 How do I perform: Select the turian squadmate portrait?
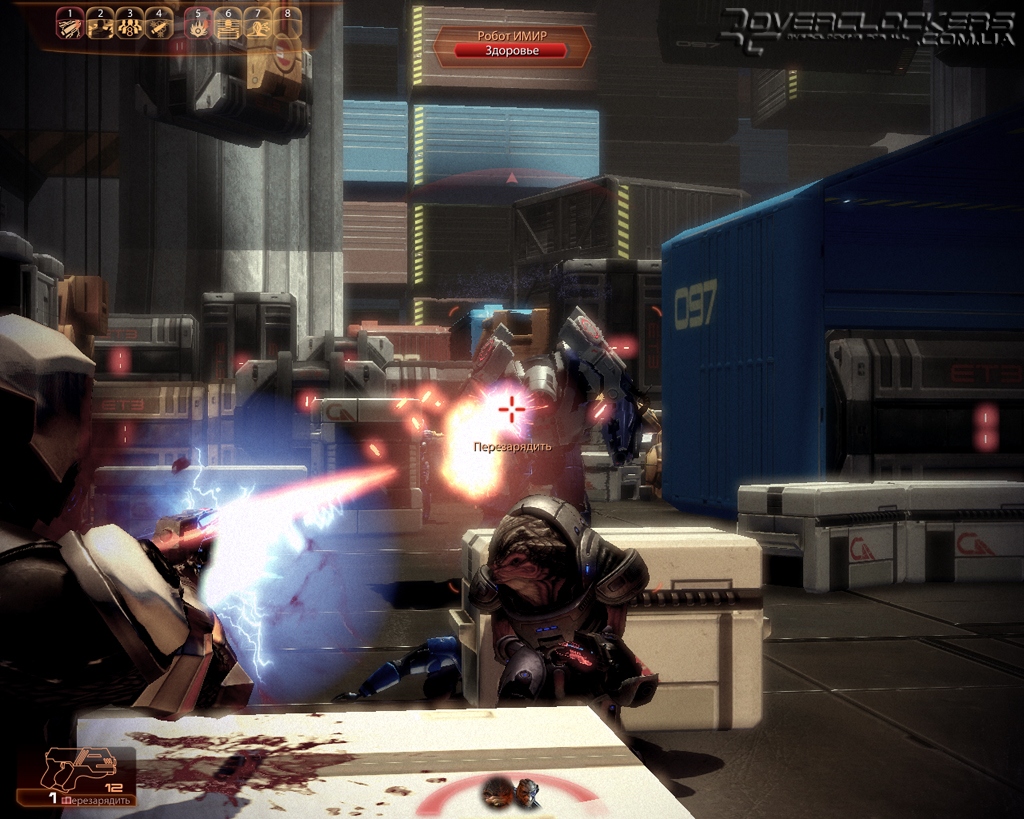click(x=526, y=793)
